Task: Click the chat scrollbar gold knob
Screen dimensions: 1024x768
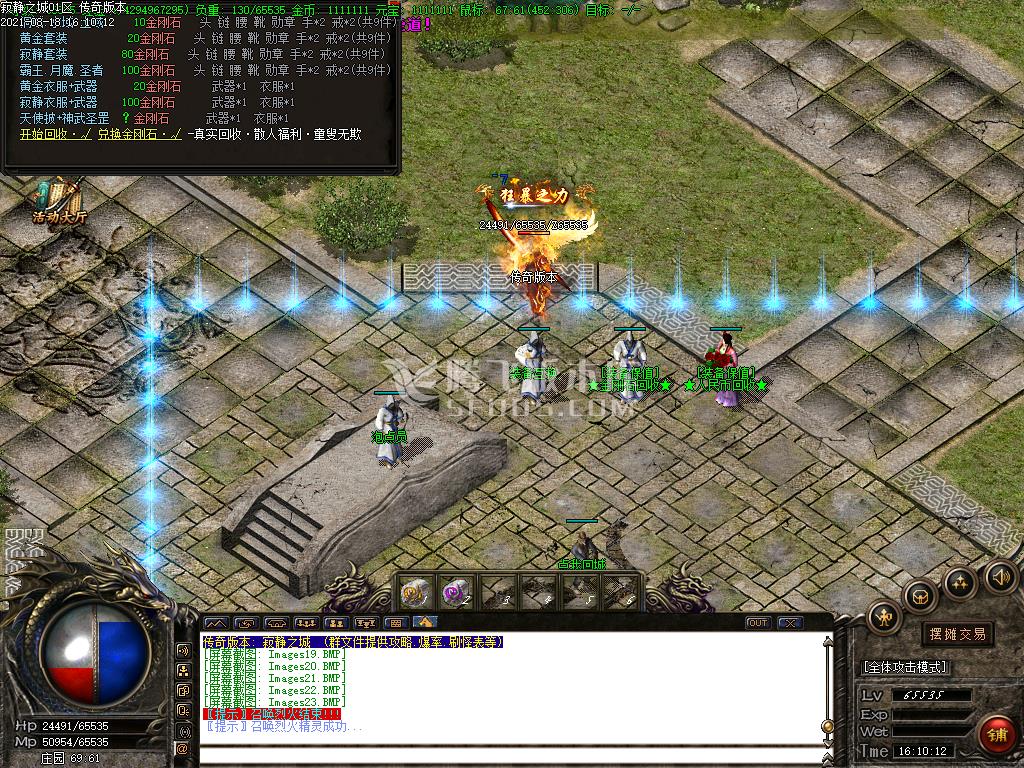Action: pos(827,724)
